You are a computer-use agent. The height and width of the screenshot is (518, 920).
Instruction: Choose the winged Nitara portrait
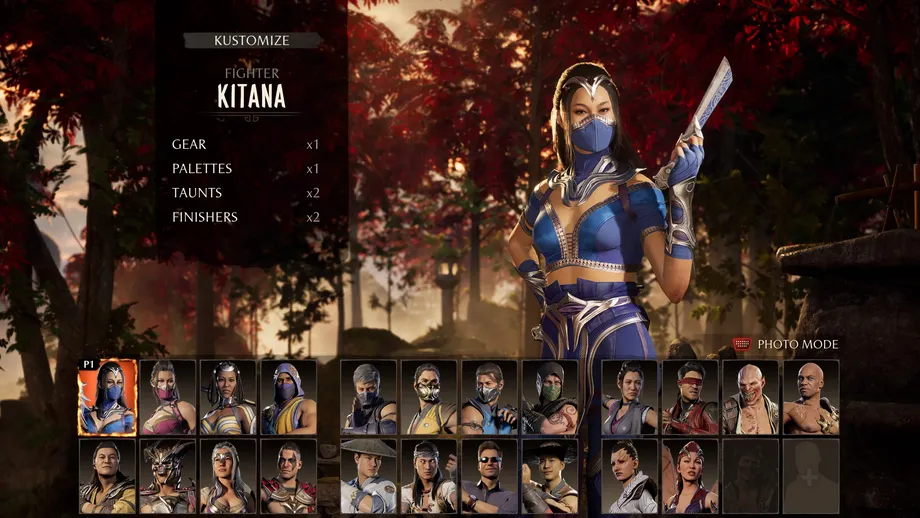click(x=690, y=476)
